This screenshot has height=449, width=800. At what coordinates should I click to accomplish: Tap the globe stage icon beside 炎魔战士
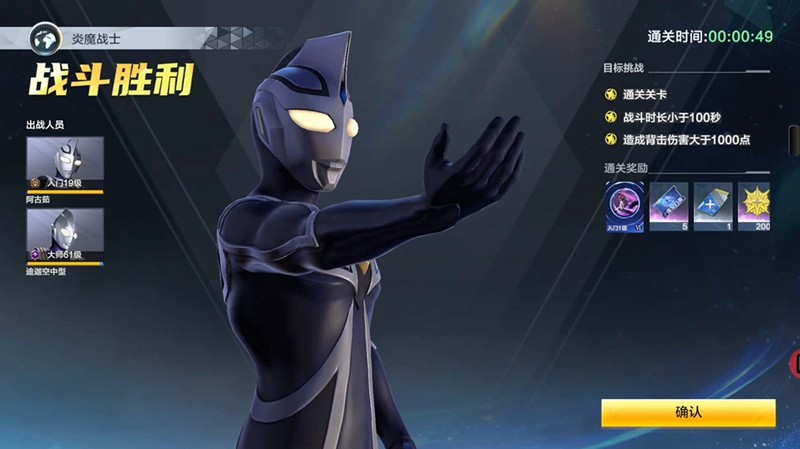(x=45, y=42)
